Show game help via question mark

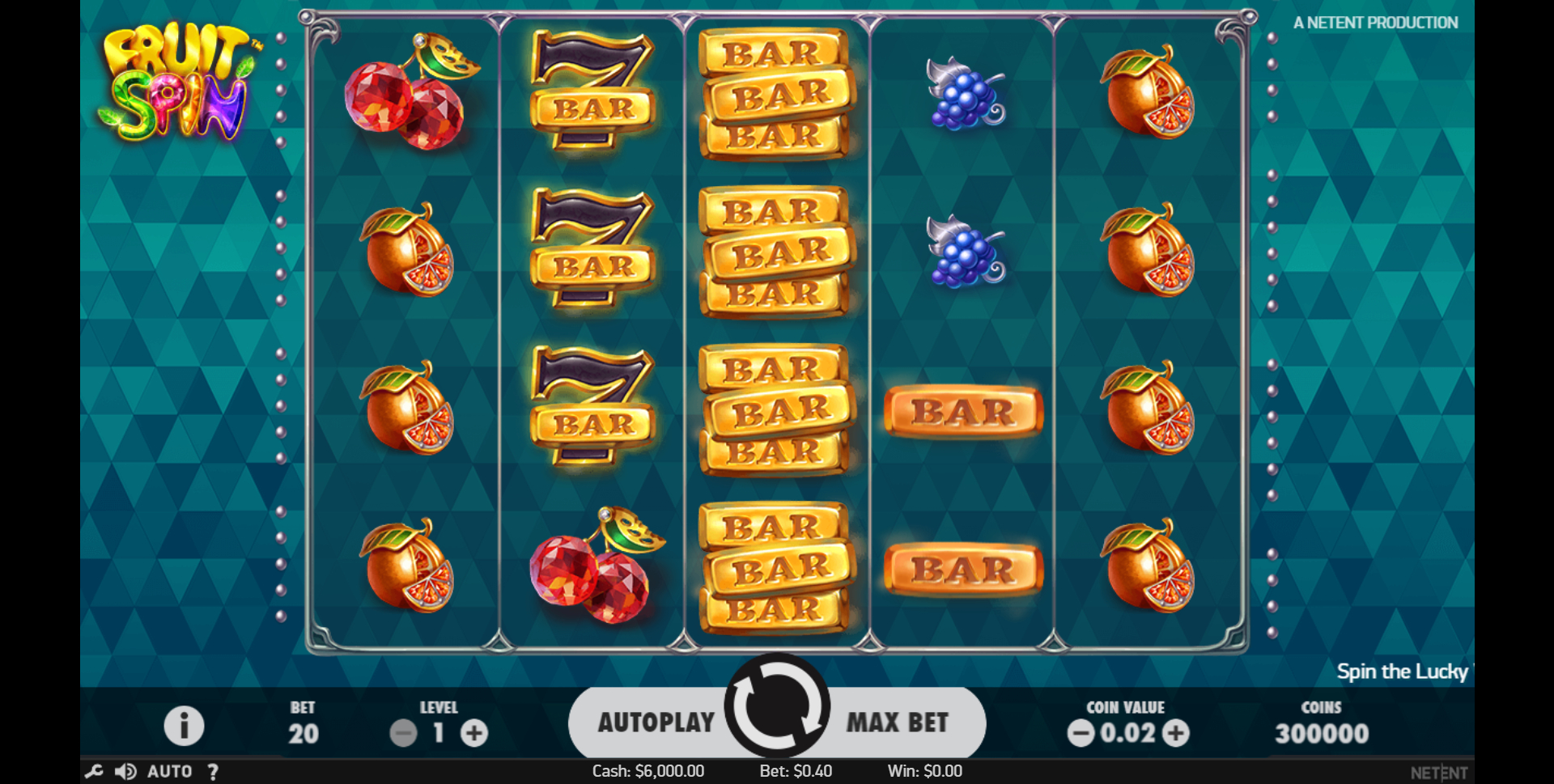coord(213,772)
